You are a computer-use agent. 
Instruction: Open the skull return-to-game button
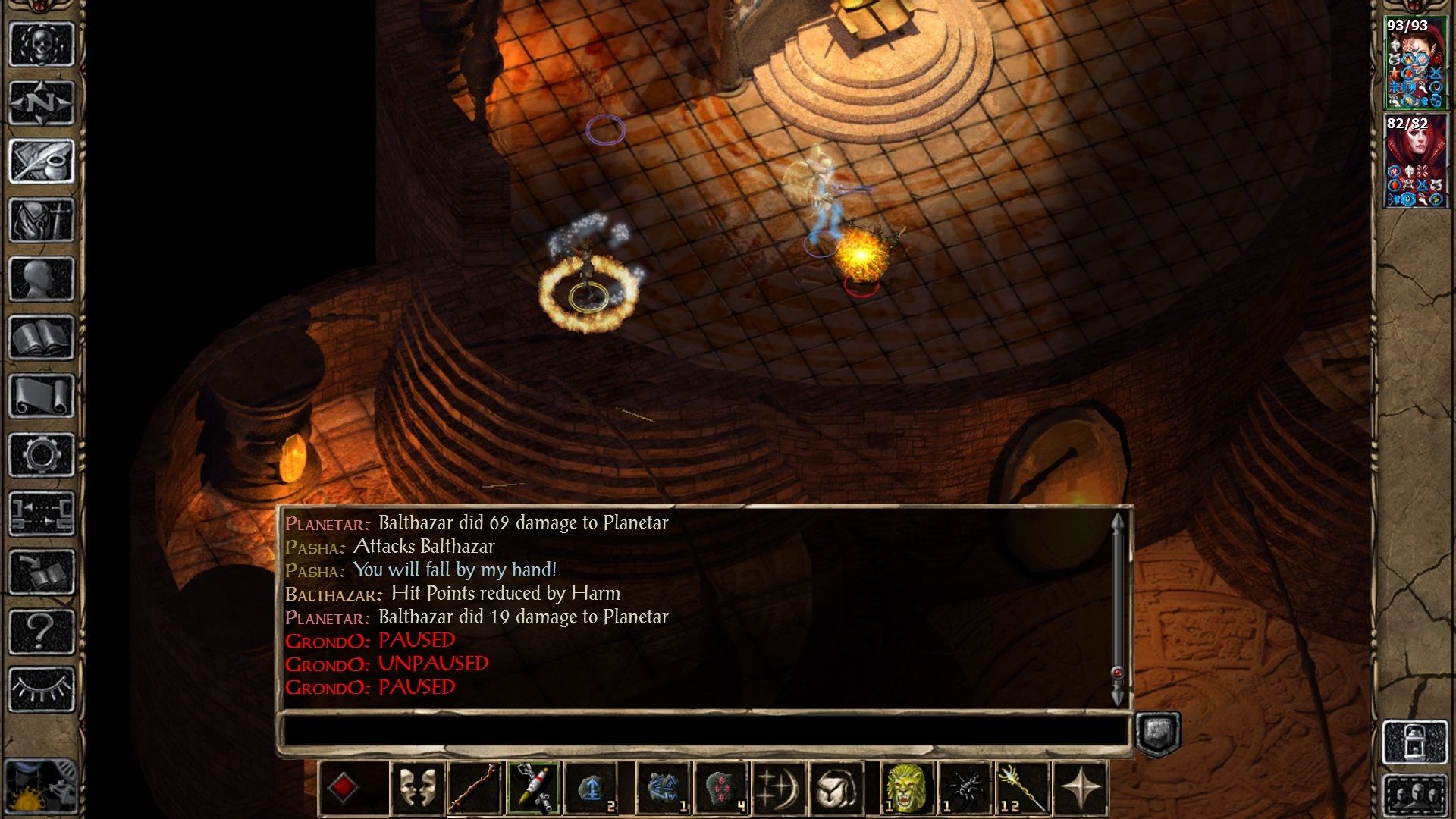[x=42, y=44]
